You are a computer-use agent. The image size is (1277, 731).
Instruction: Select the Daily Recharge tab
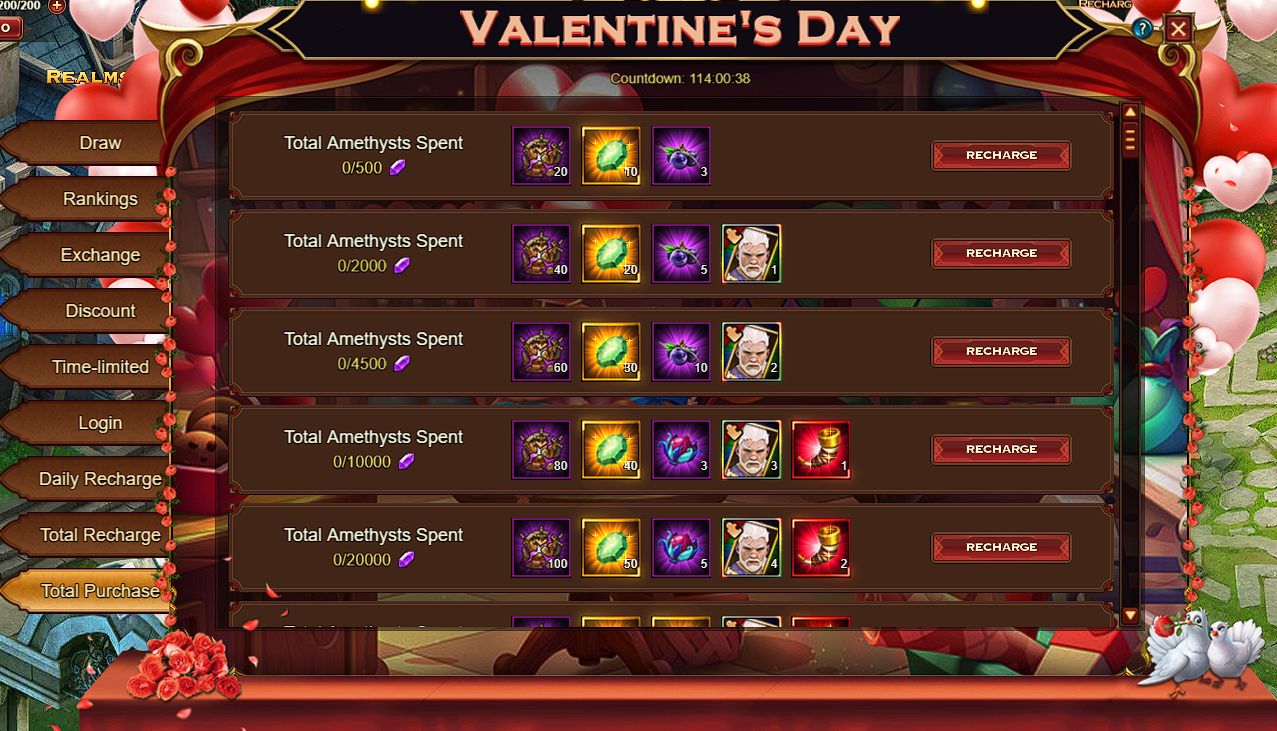pos(100,479)
